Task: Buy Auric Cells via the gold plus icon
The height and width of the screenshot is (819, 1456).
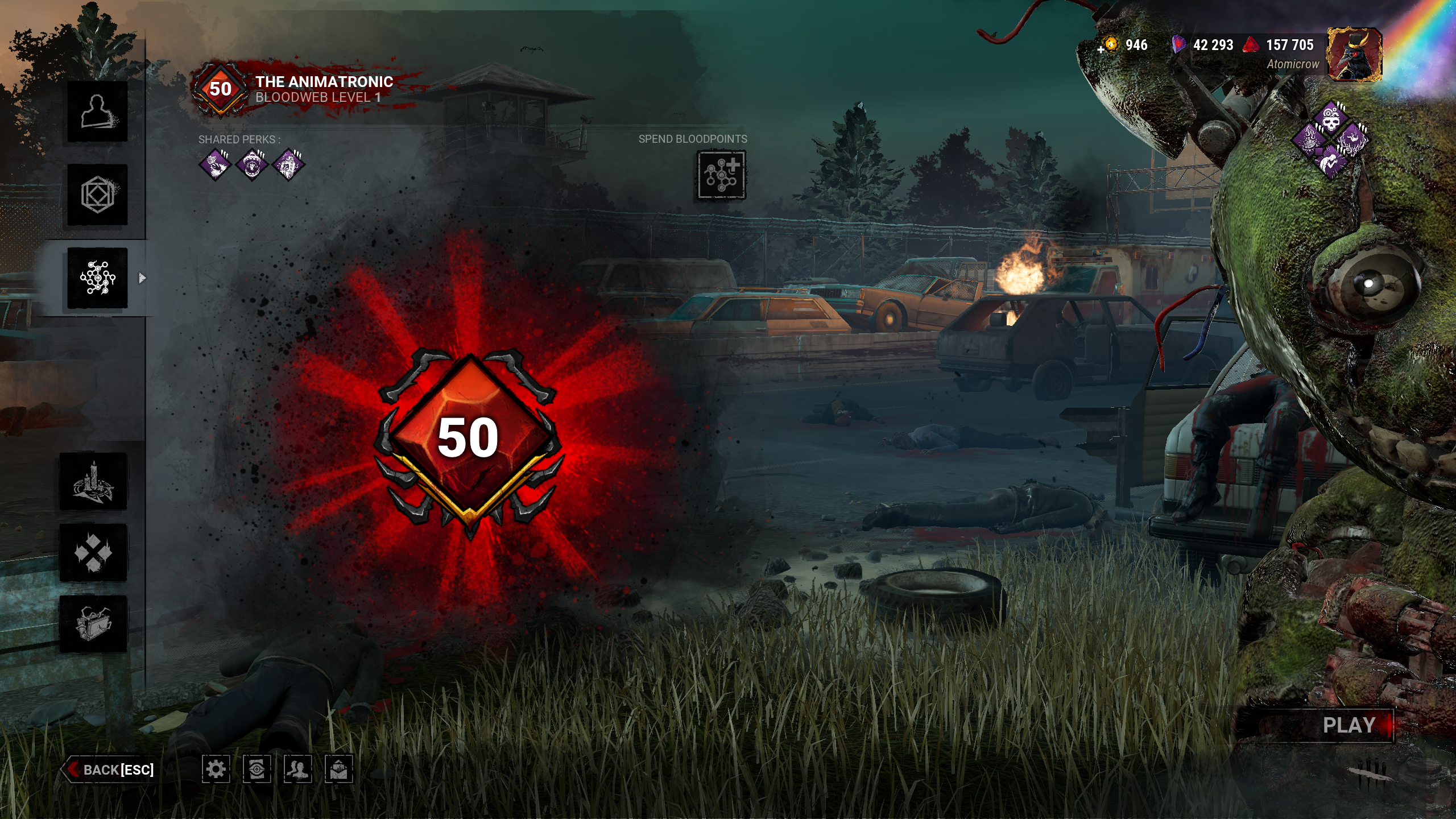Action: tap(1108, 45)
